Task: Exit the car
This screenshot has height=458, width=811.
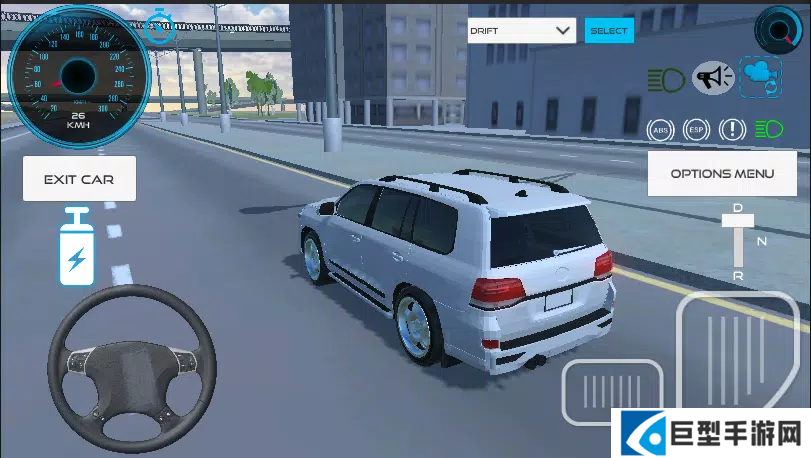Action: [x=79, y=179]
